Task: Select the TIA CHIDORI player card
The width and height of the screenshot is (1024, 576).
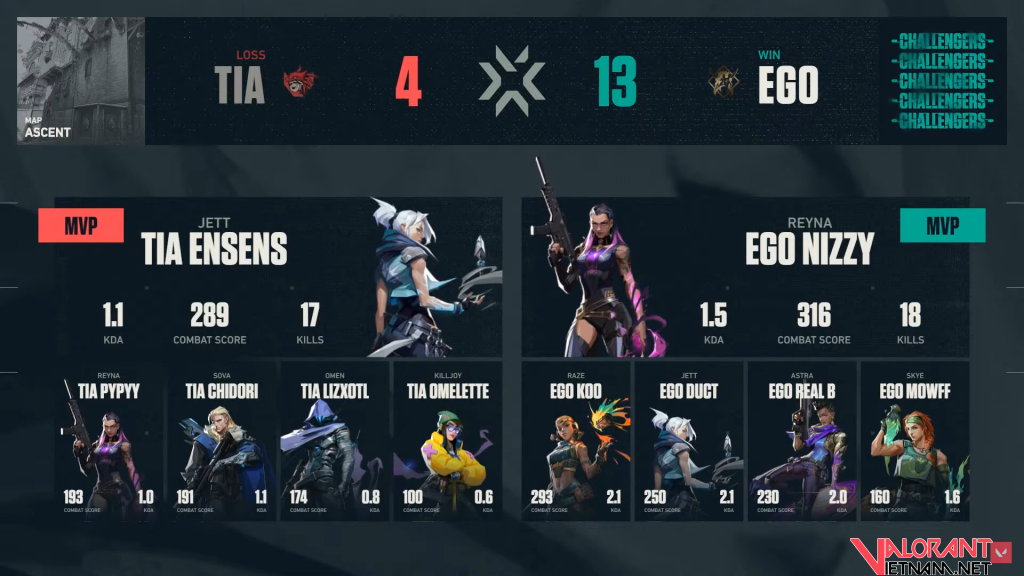Action: (221, 440)
